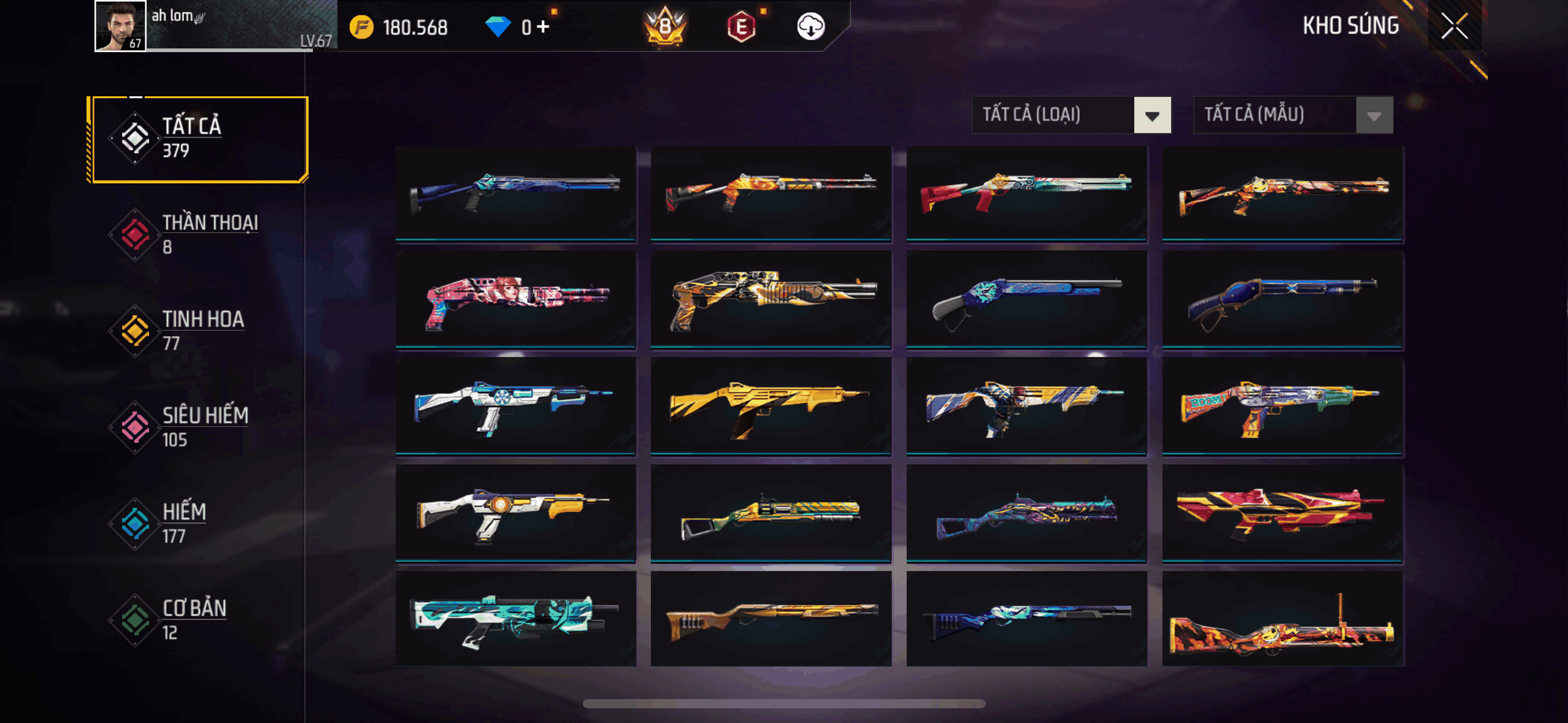Choose the BOOM graffiti shotgun skin
This screenshot has height=723, width=1568.
pos(1282,406)
